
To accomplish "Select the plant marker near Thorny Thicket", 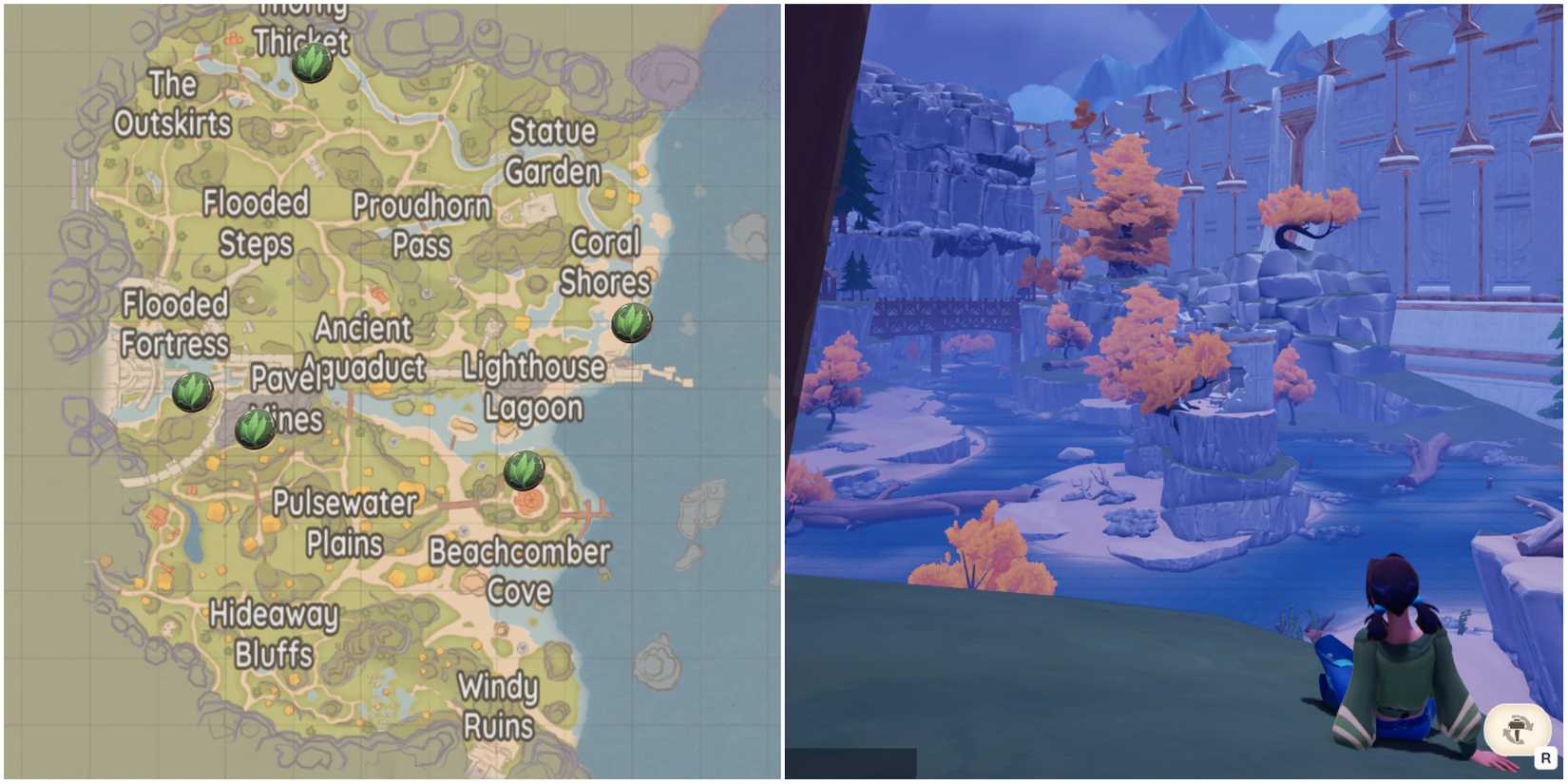I will [x=311, y=63].
